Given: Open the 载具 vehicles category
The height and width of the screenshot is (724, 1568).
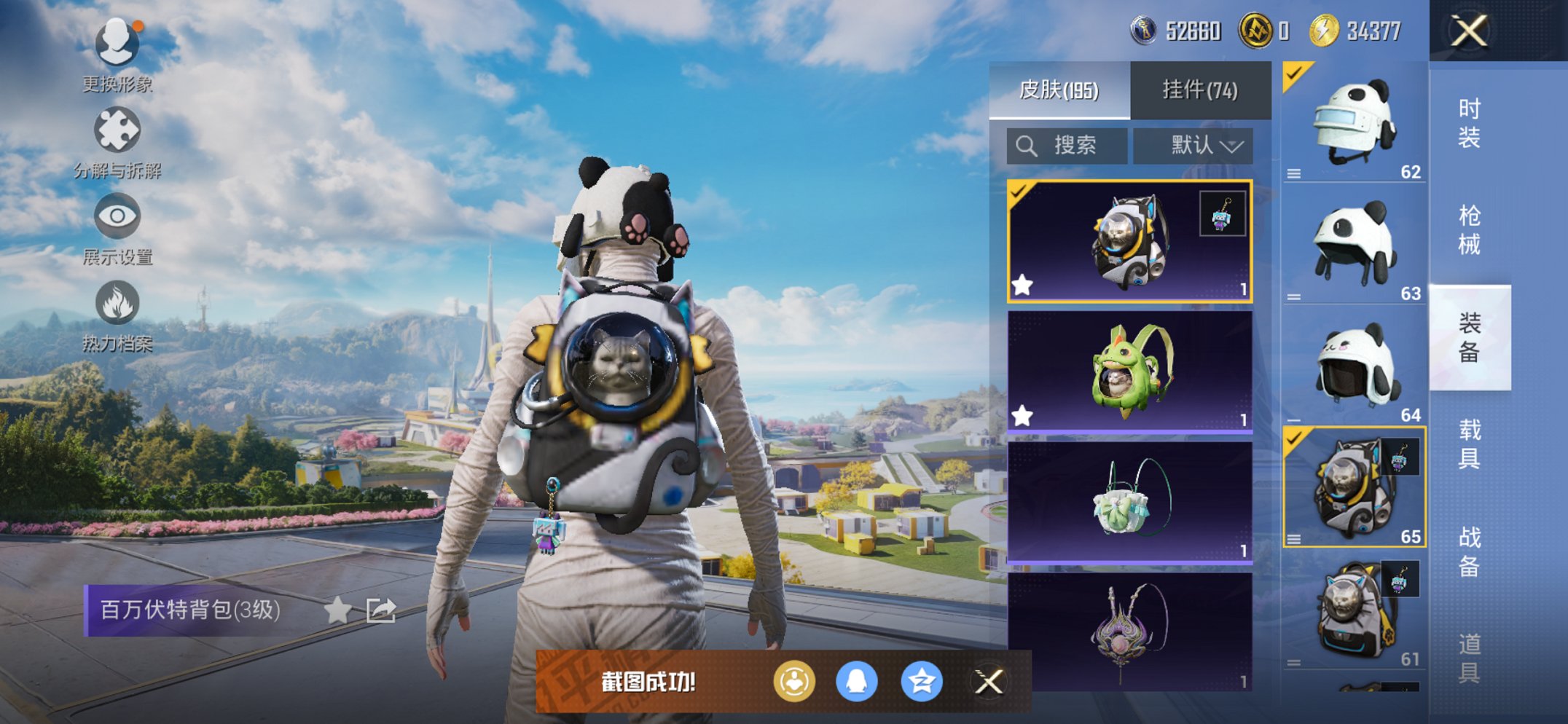Looking at the screenshot, I should pyautogui.click(x=1469, y=444).
